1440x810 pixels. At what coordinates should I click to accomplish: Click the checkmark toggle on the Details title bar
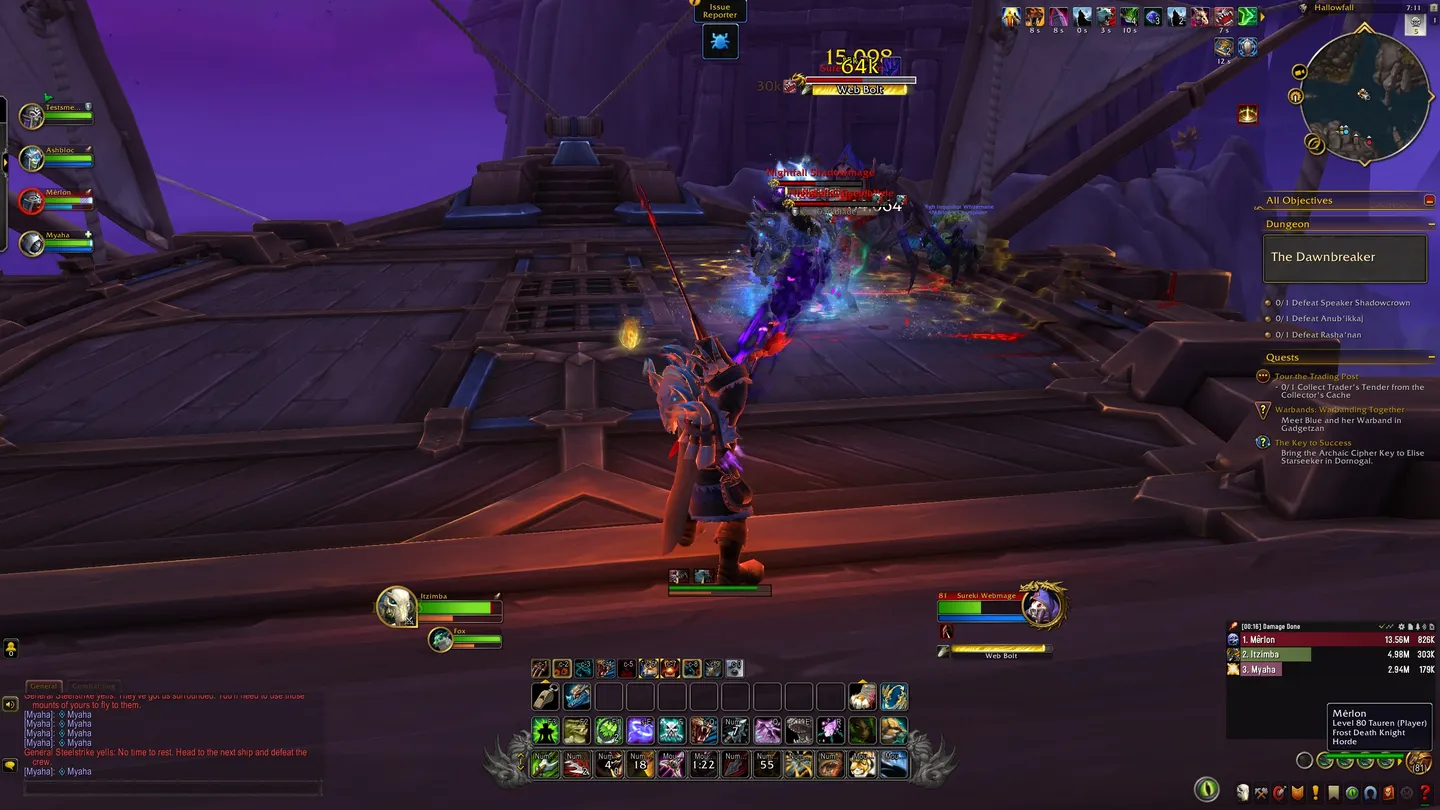point(1382,626)
